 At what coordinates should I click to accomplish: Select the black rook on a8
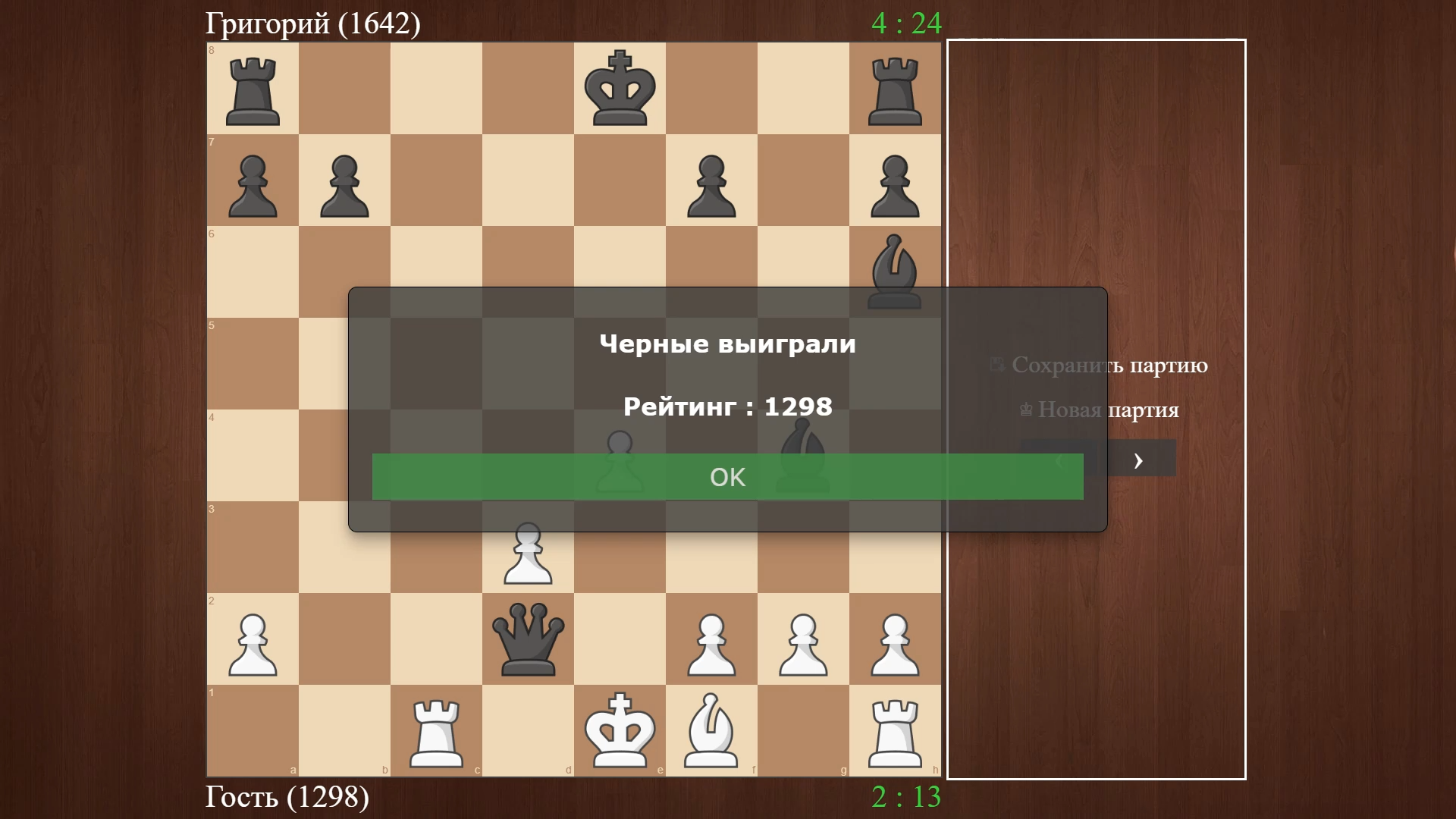coord(253,89)
